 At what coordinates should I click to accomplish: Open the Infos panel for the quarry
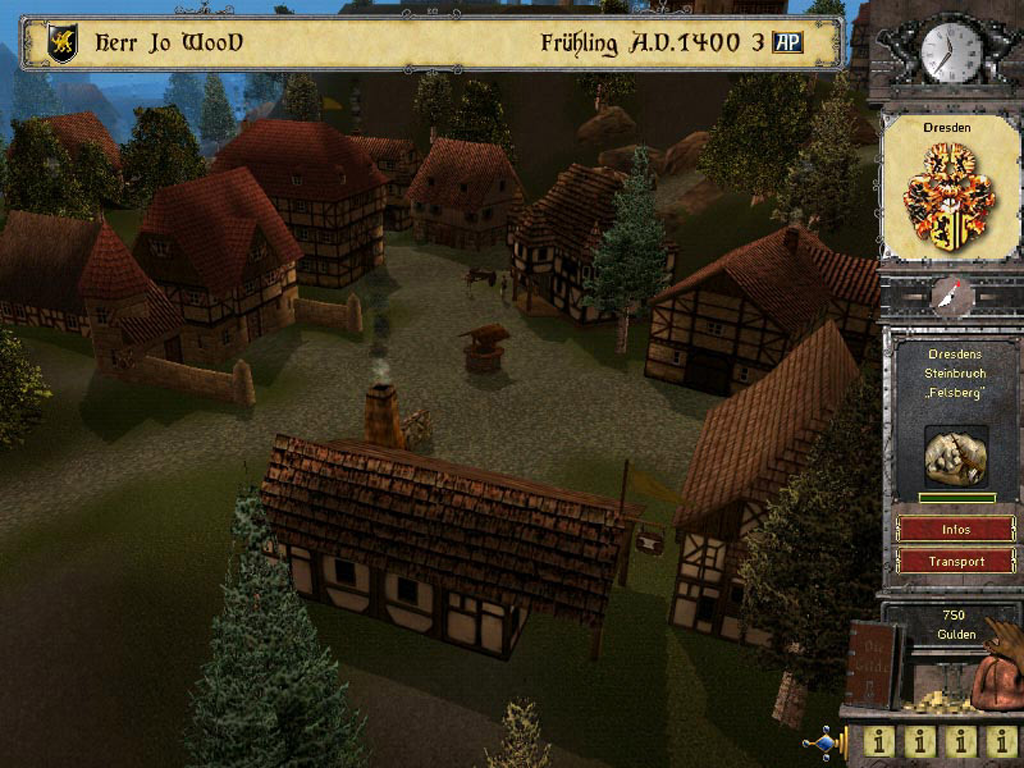(x=956, y=528)
